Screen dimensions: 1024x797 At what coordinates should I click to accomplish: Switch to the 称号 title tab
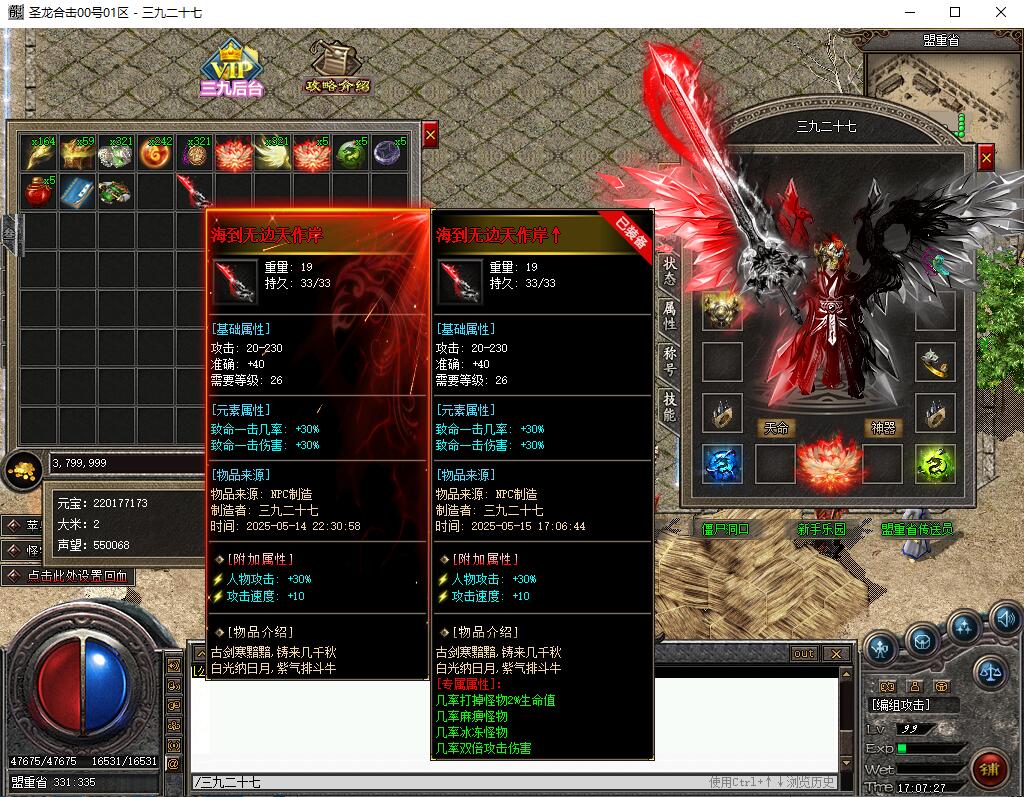[x=670, y=361]
